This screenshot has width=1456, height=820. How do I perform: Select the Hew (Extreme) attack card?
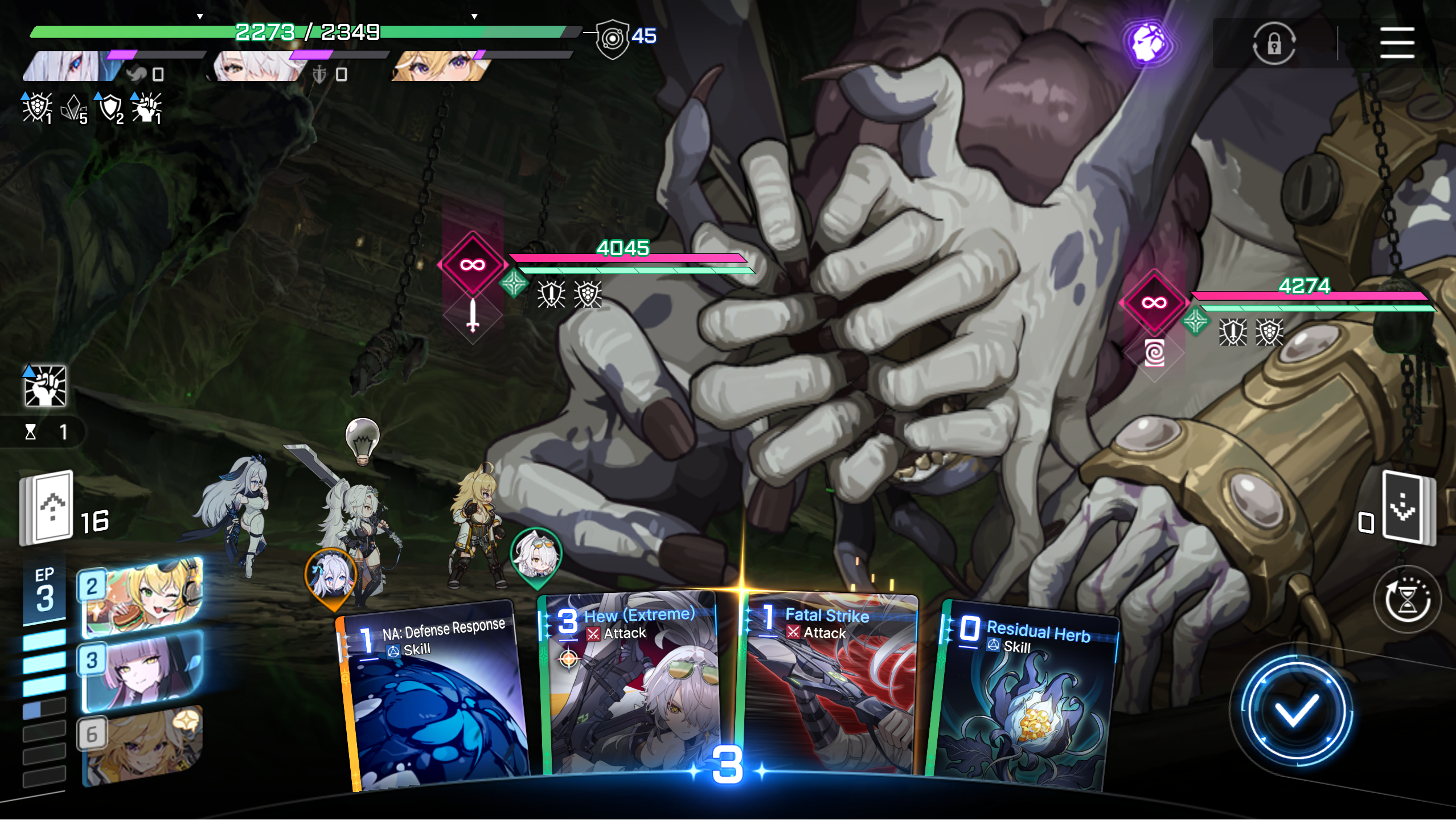click(x=629, y=683)
